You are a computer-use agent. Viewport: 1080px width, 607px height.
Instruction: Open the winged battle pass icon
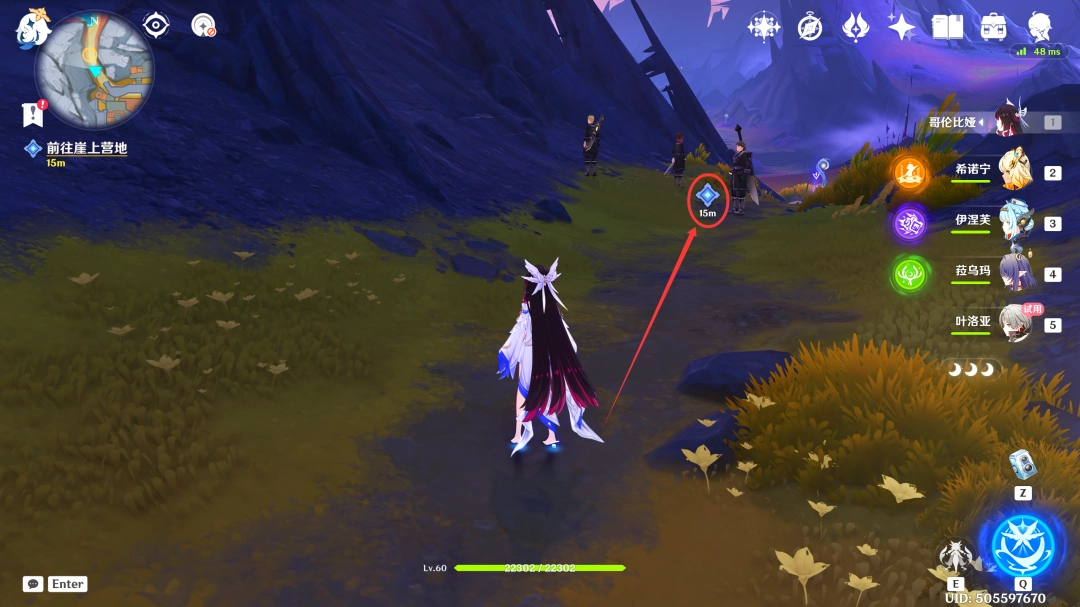click(855, 27)
